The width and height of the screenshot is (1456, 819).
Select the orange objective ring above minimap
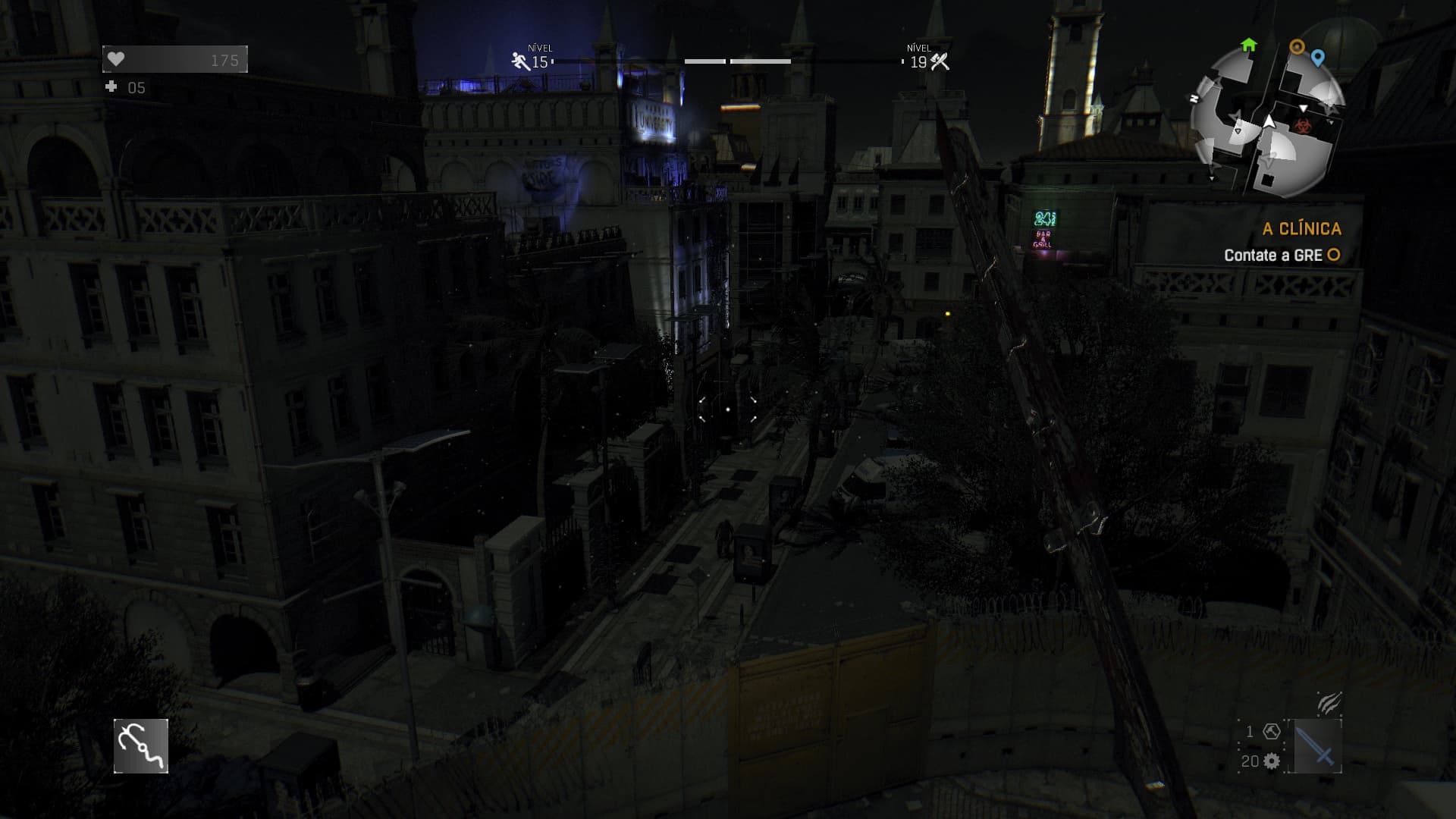point(1298,47)
